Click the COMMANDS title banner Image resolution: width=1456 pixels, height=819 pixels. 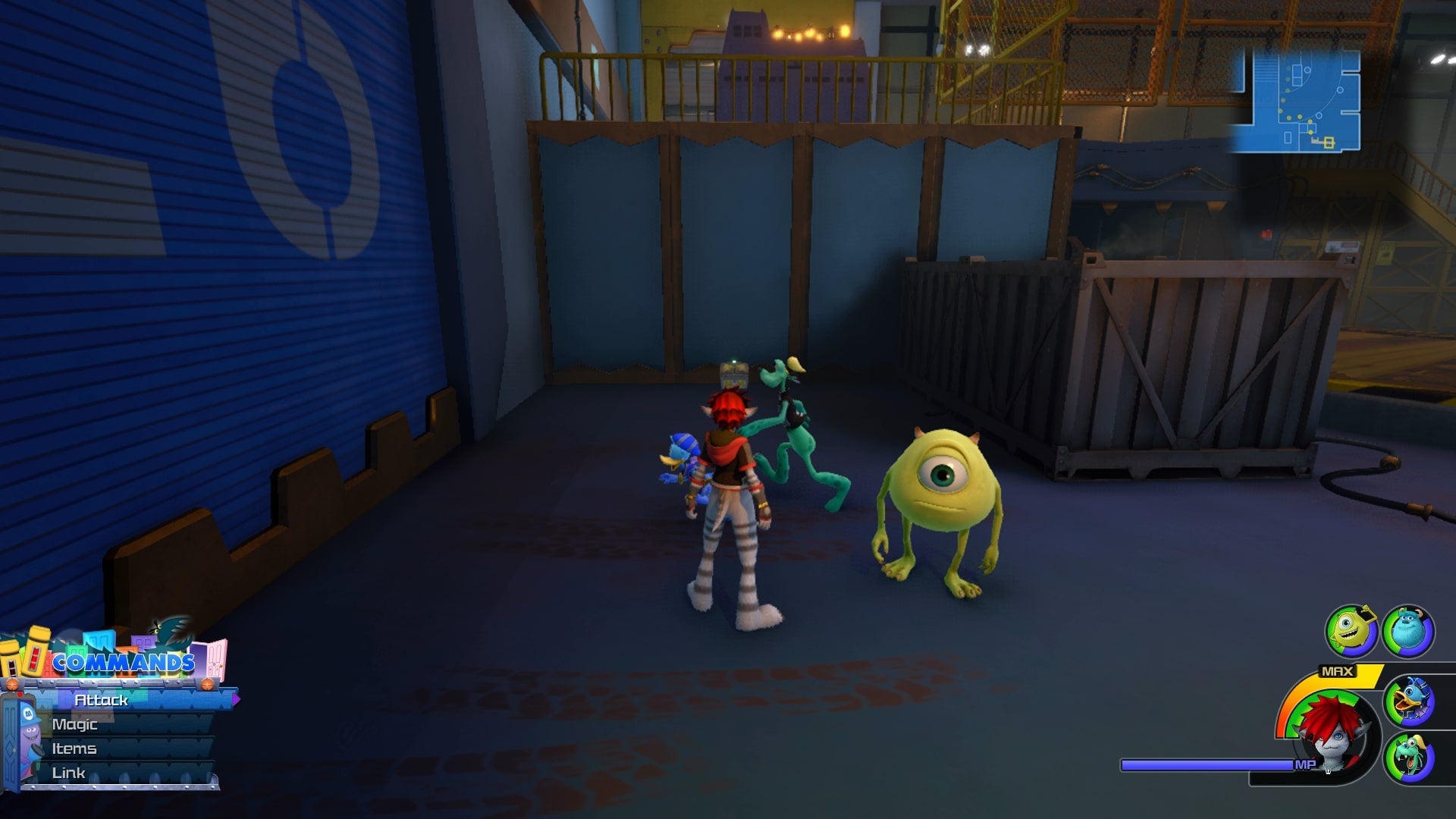(124, 661)
